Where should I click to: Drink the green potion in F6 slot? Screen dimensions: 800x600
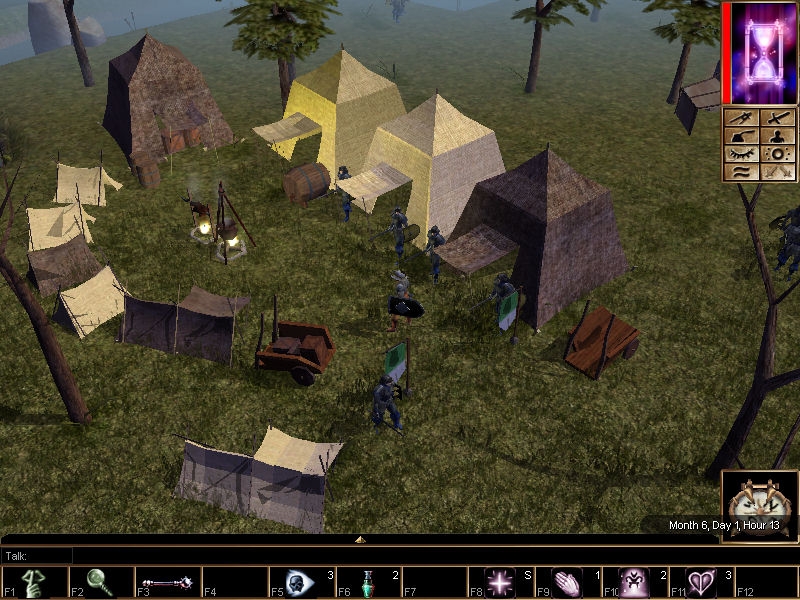pyautogui.click(x=367, y=582)
